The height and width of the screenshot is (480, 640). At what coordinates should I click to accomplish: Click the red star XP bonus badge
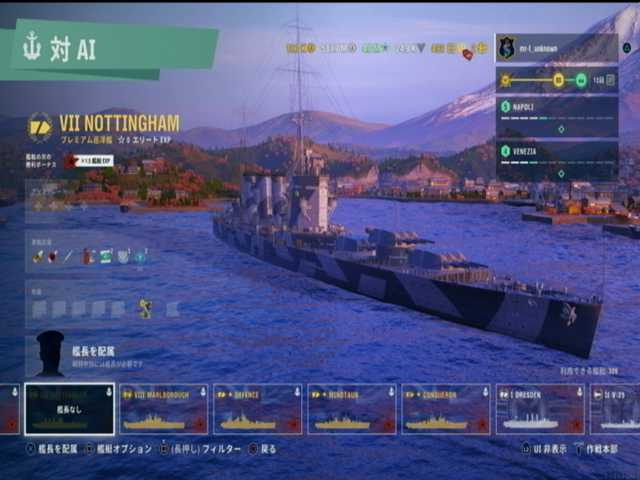pyautogui.click(x=71, y=160)
